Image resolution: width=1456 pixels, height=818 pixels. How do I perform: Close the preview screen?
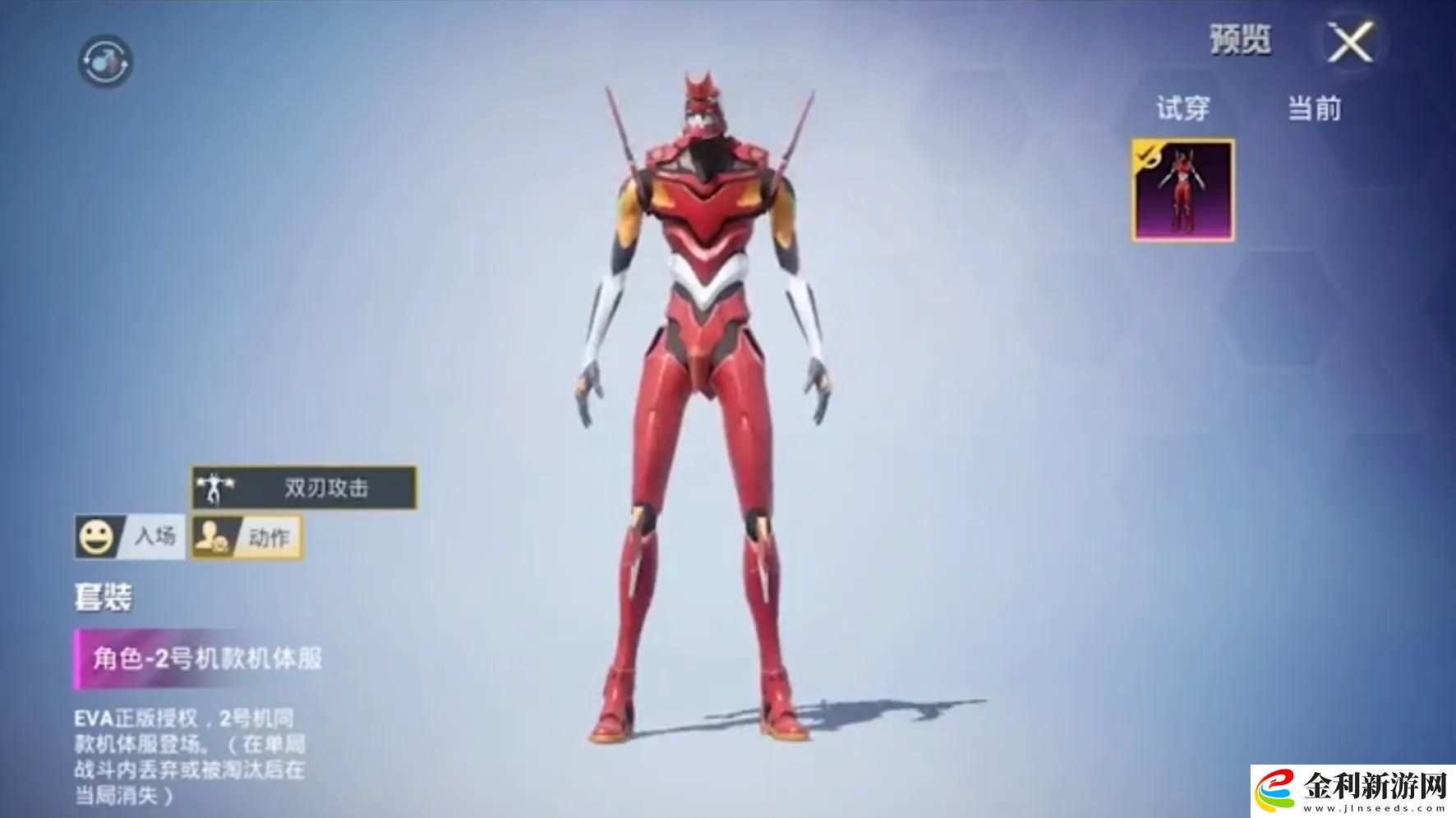(x=1350, y=42)
